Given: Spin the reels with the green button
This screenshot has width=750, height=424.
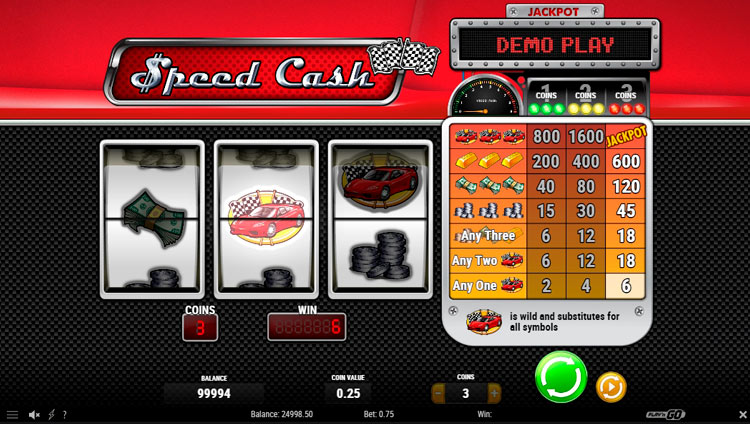Looking at the screenshot, I should pyautogui.click(x=560, y=376).
